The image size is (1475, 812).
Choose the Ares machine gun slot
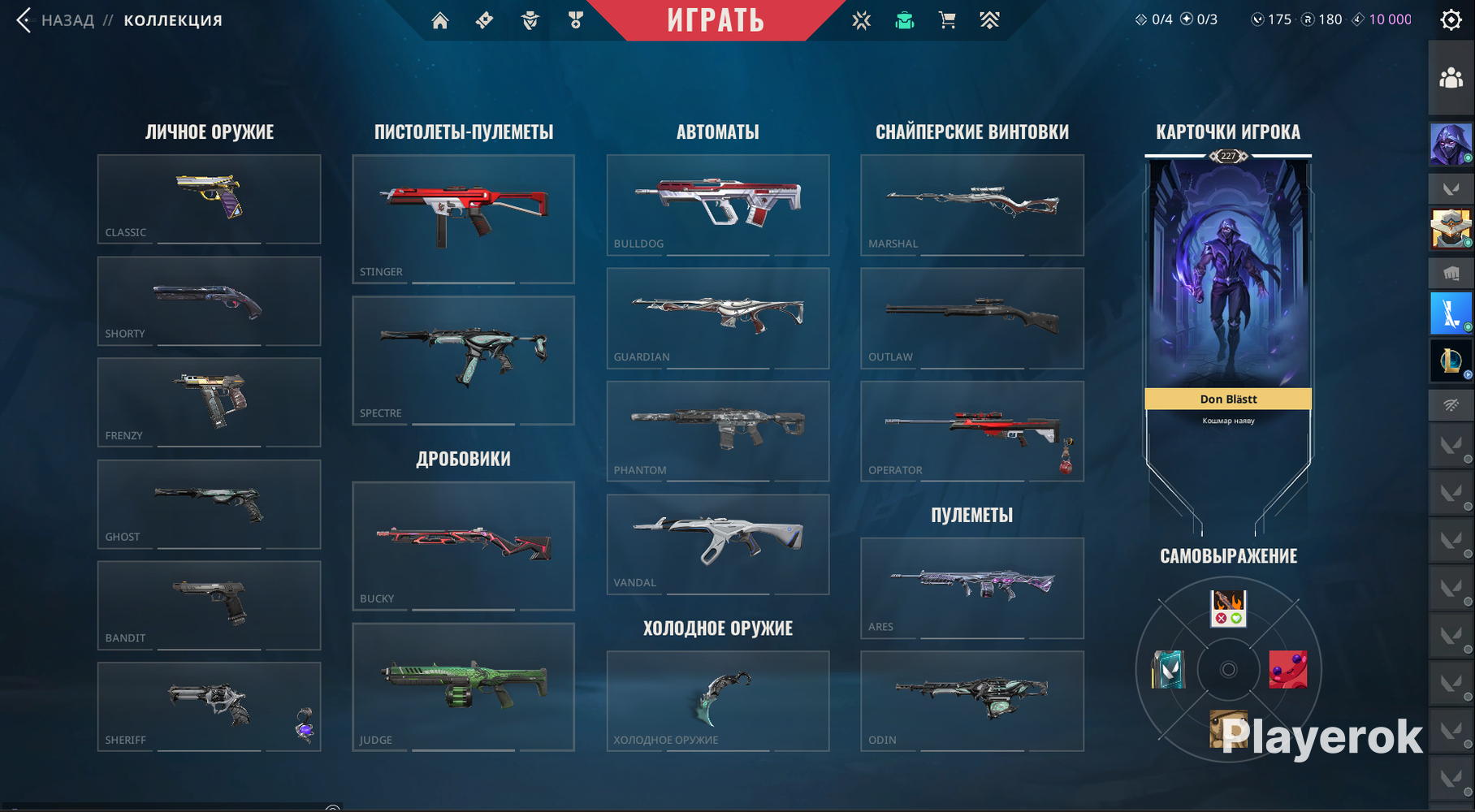coord(971,588)
